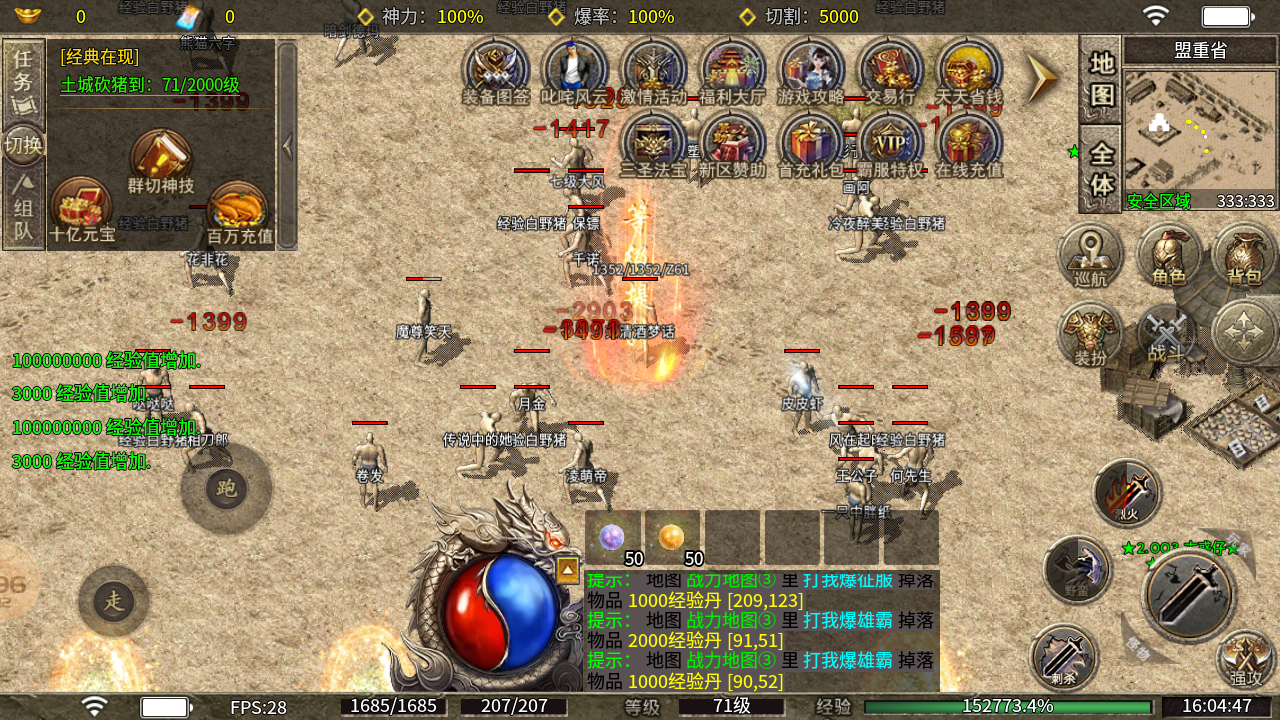This screenshot has height=720, width=1280.
Task: Open the 背包 backpack
Action: click(x=1244, y=254)
